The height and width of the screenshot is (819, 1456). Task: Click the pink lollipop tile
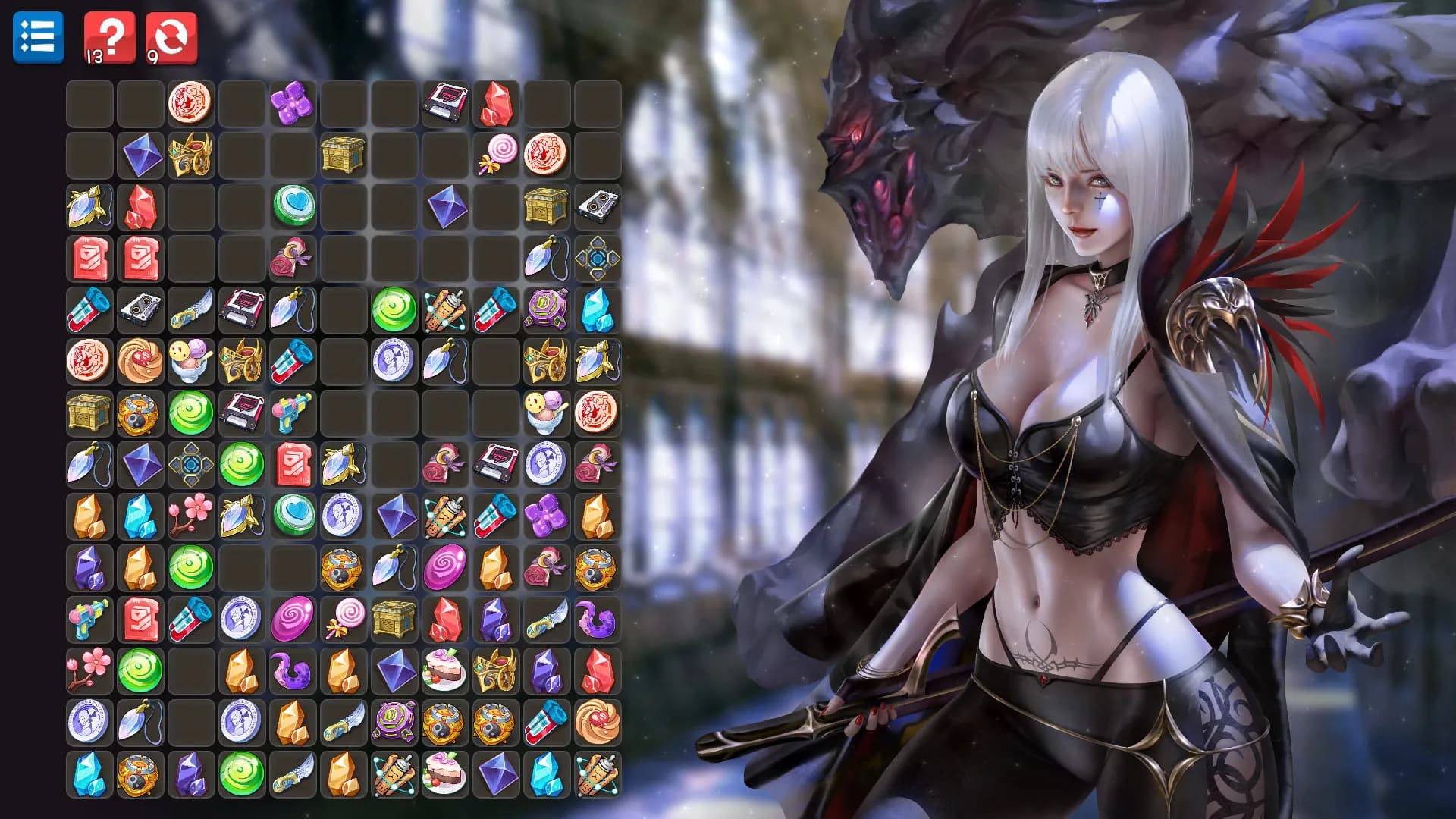tap(494, 152)
